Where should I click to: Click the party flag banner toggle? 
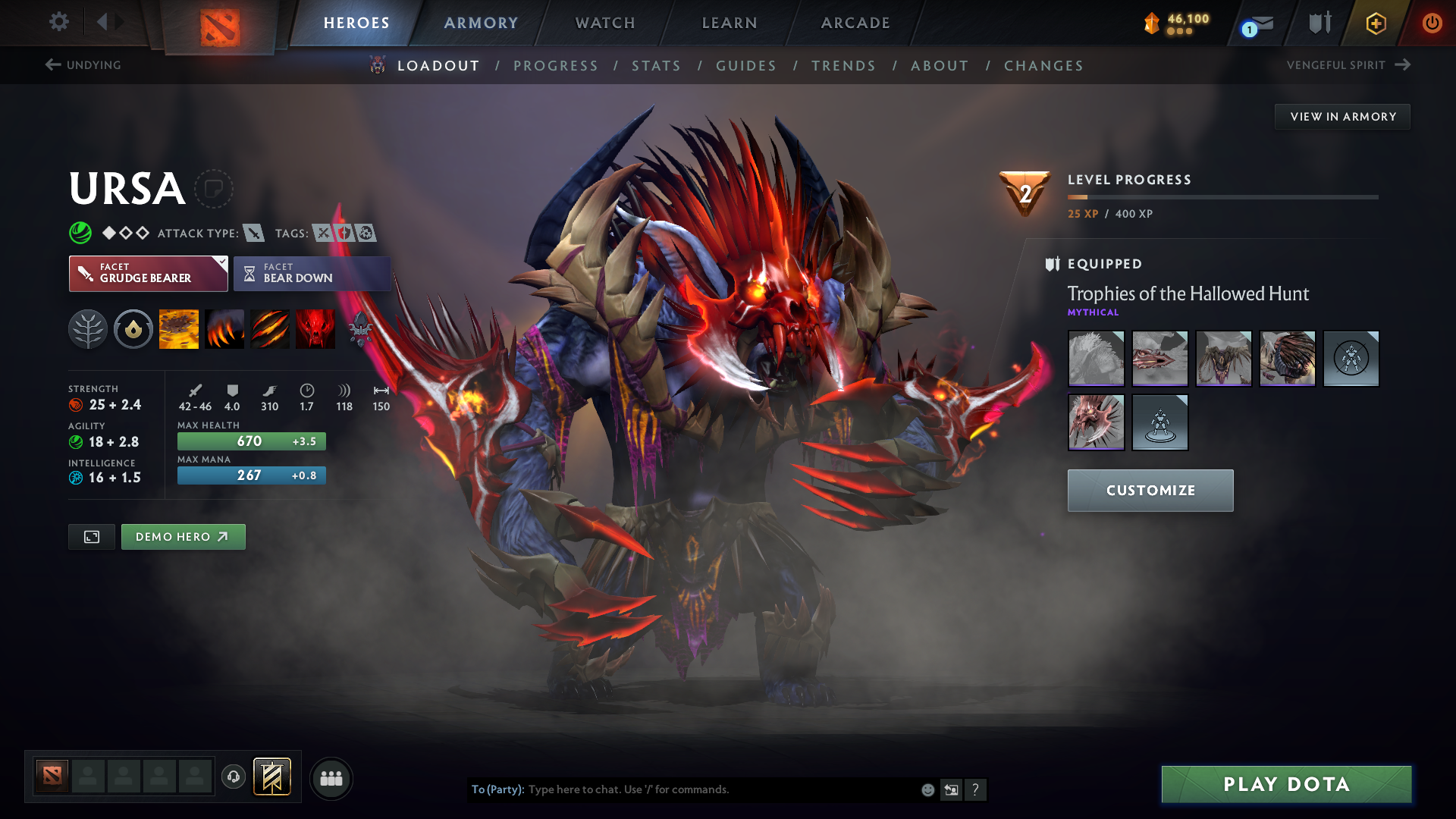271,777
